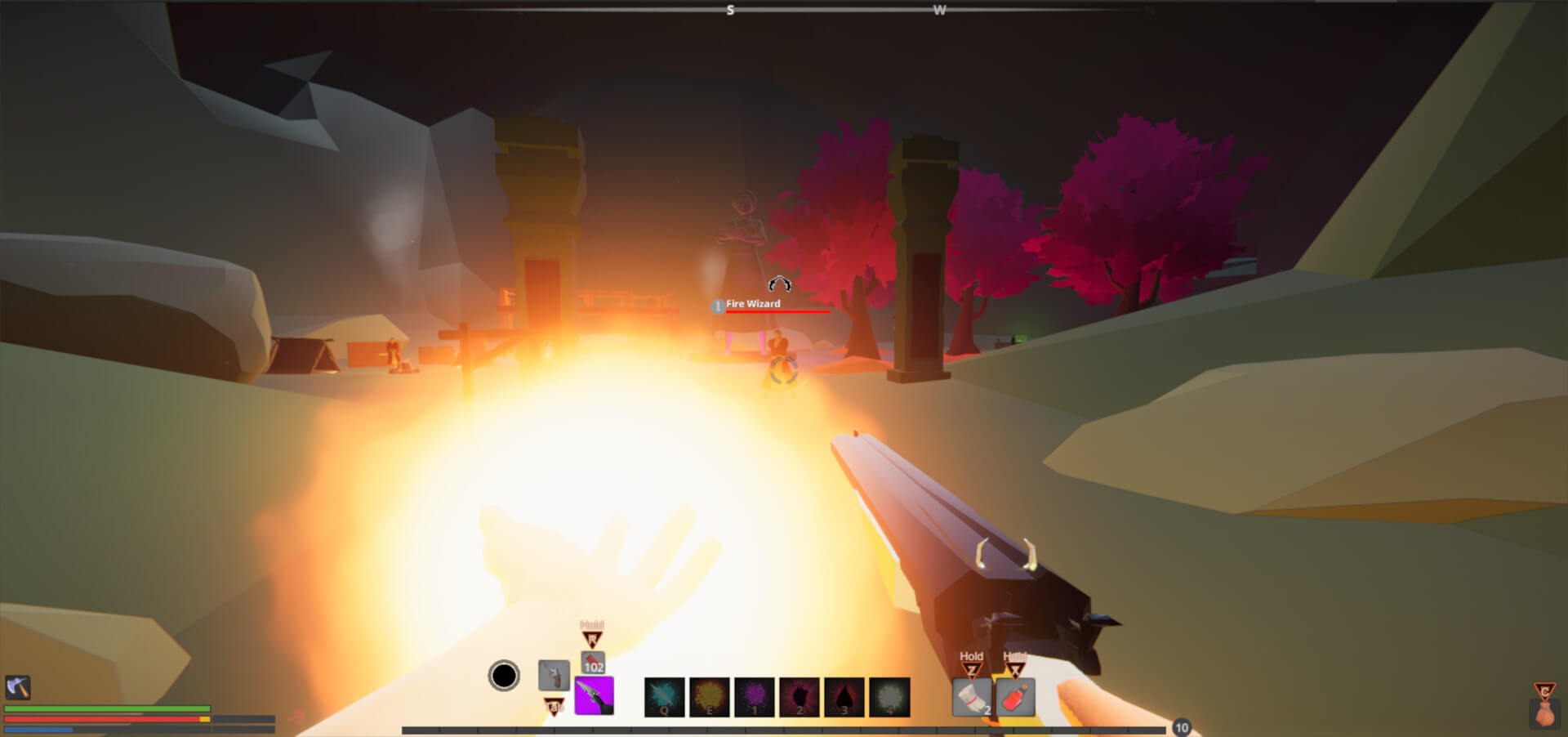The height and width of the screenshot is (737, 1568).
Task: Cast the dark heart spell in slot 2
Action: 800,697
